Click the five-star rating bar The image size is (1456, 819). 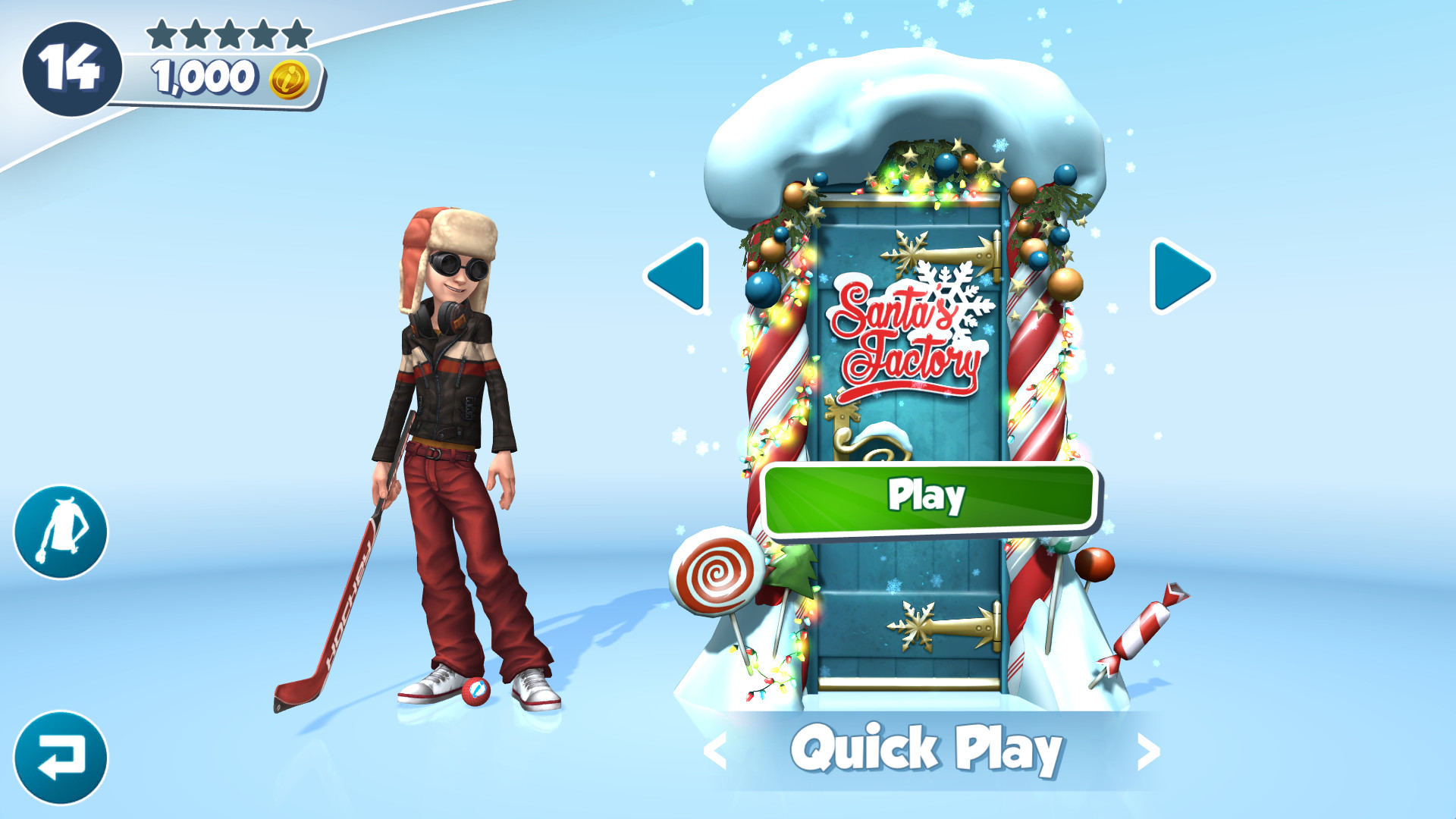(x=229, y=33)
